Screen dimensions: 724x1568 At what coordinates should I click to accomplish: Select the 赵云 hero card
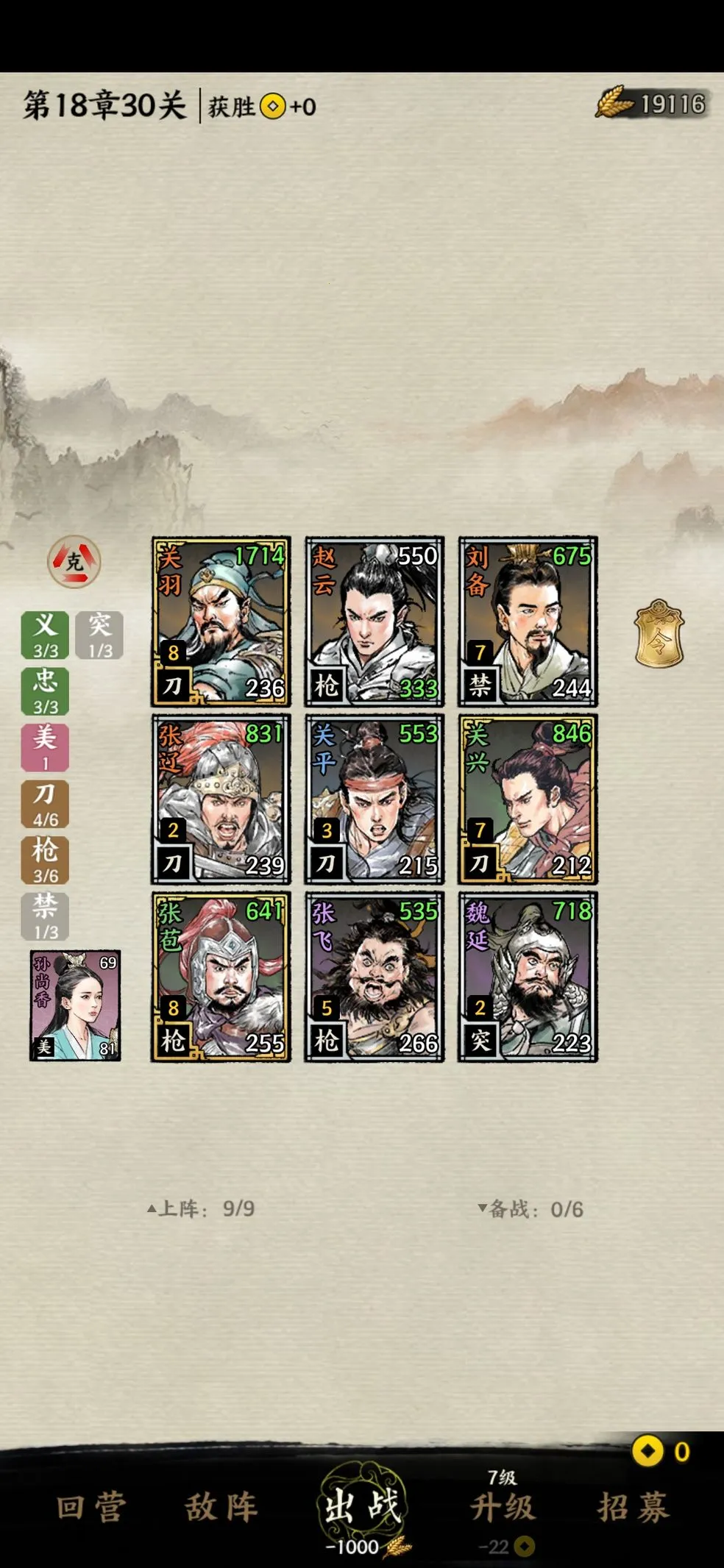pos(375,621)
